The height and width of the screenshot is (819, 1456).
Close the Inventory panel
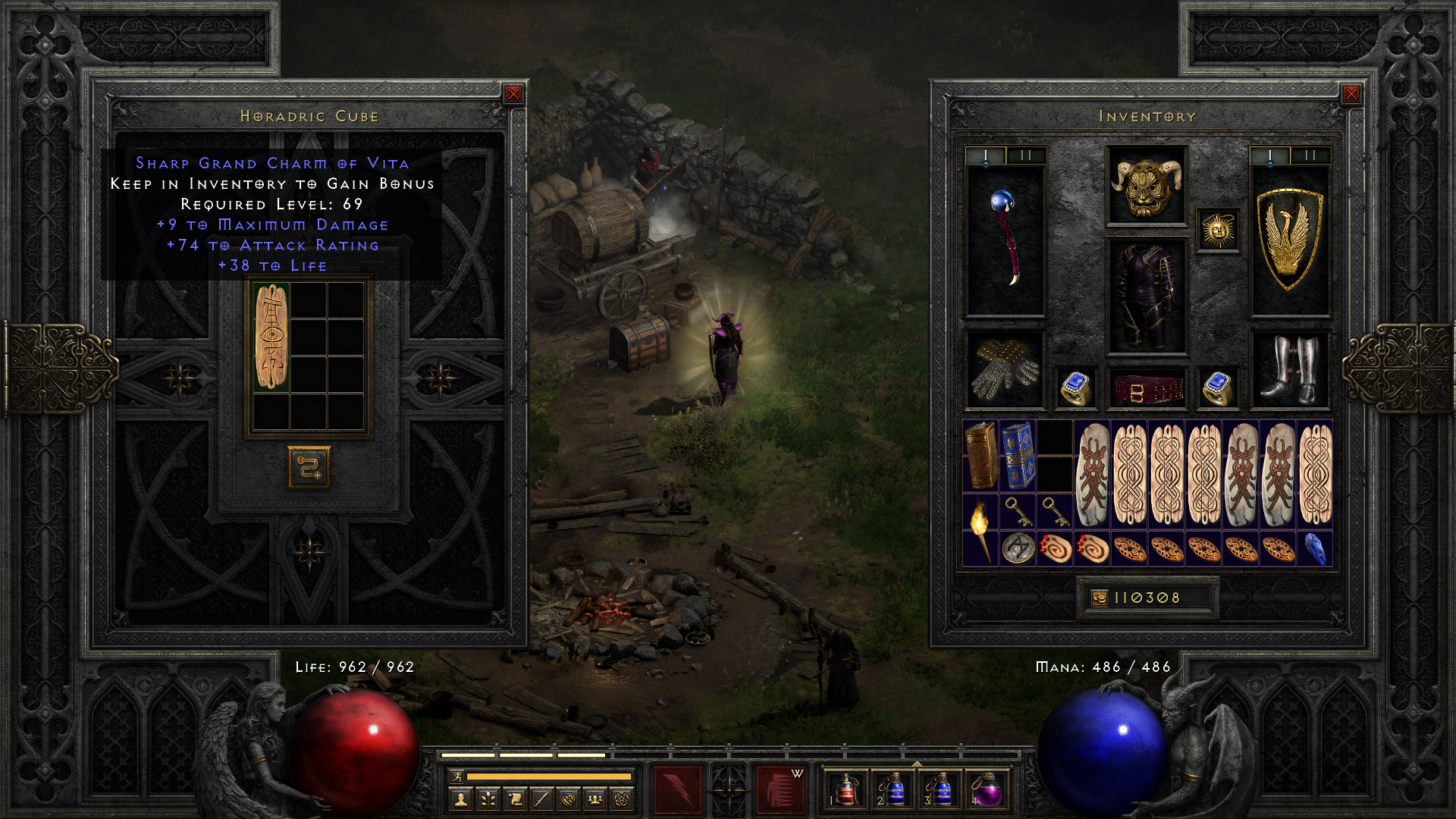(1351, 94)
